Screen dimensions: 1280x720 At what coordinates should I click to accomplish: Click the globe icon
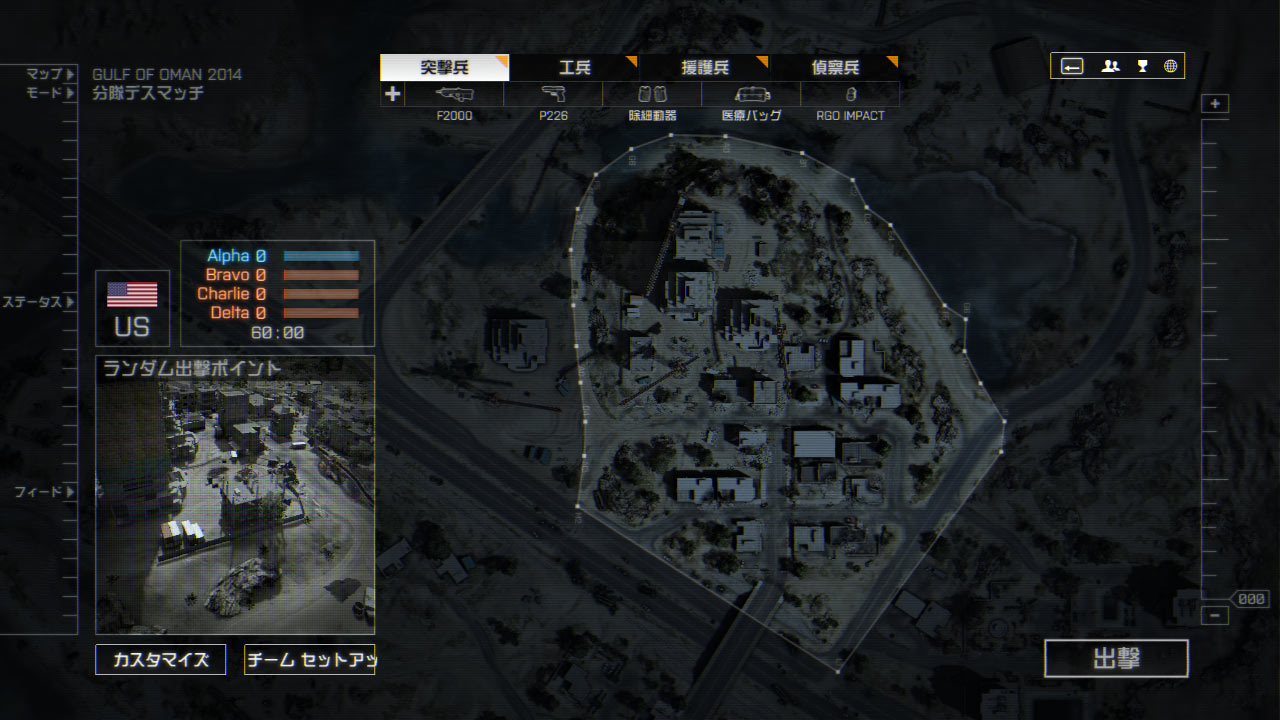pyautogui.click(x=1170, y=66)
